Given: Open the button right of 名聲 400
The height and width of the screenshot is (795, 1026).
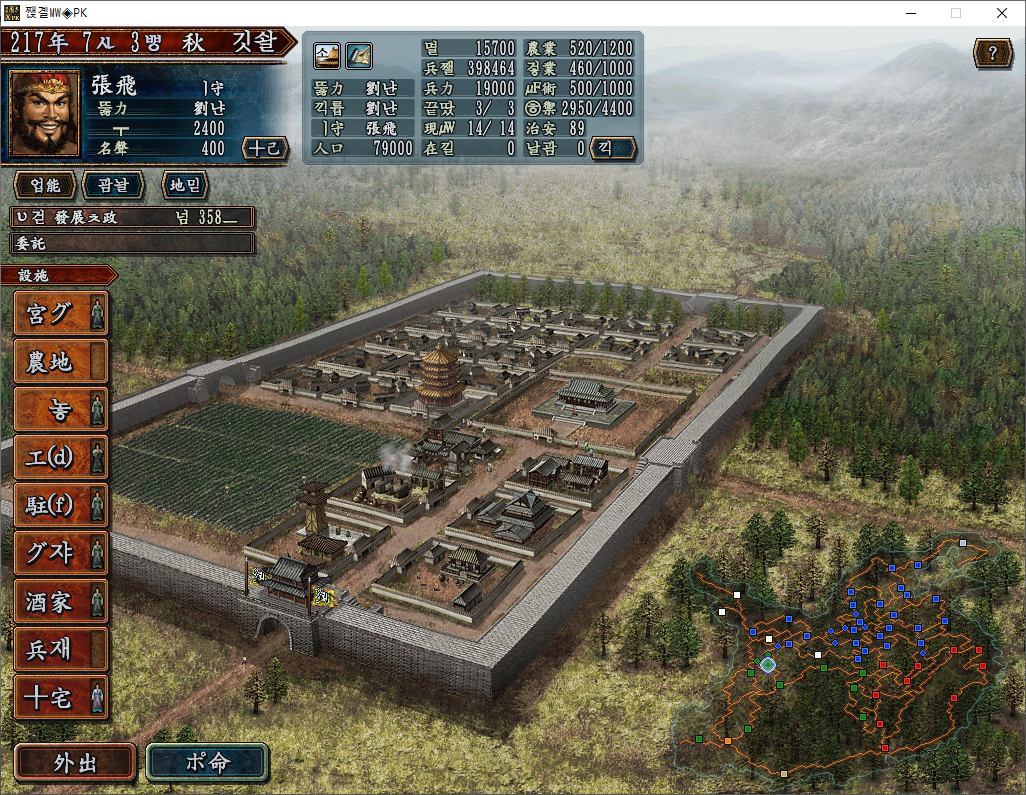Looking at the screenshot, I should pyautogui.click(x=266, y=148).
